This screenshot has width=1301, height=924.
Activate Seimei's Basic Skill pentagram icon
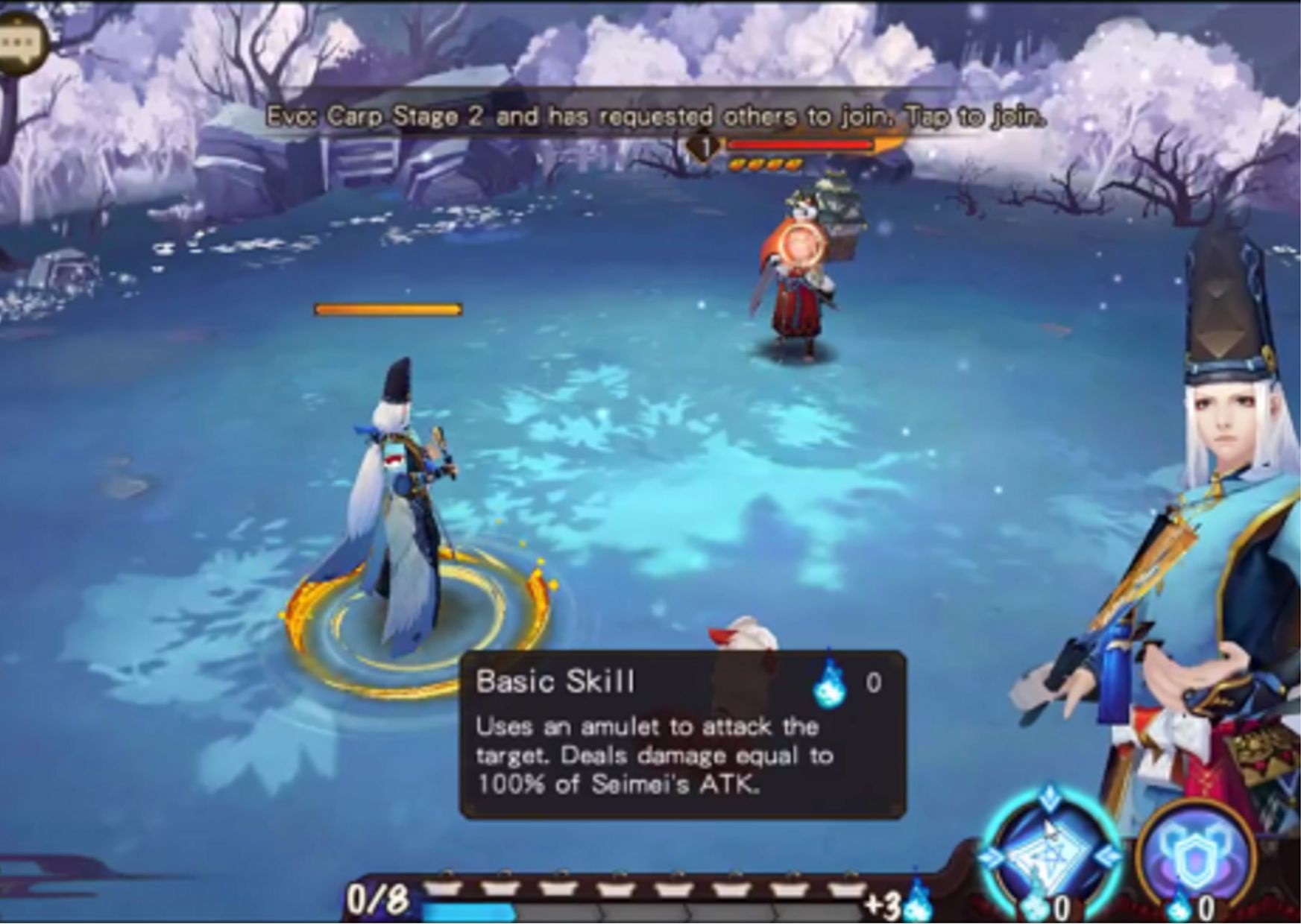[1048, 855]
